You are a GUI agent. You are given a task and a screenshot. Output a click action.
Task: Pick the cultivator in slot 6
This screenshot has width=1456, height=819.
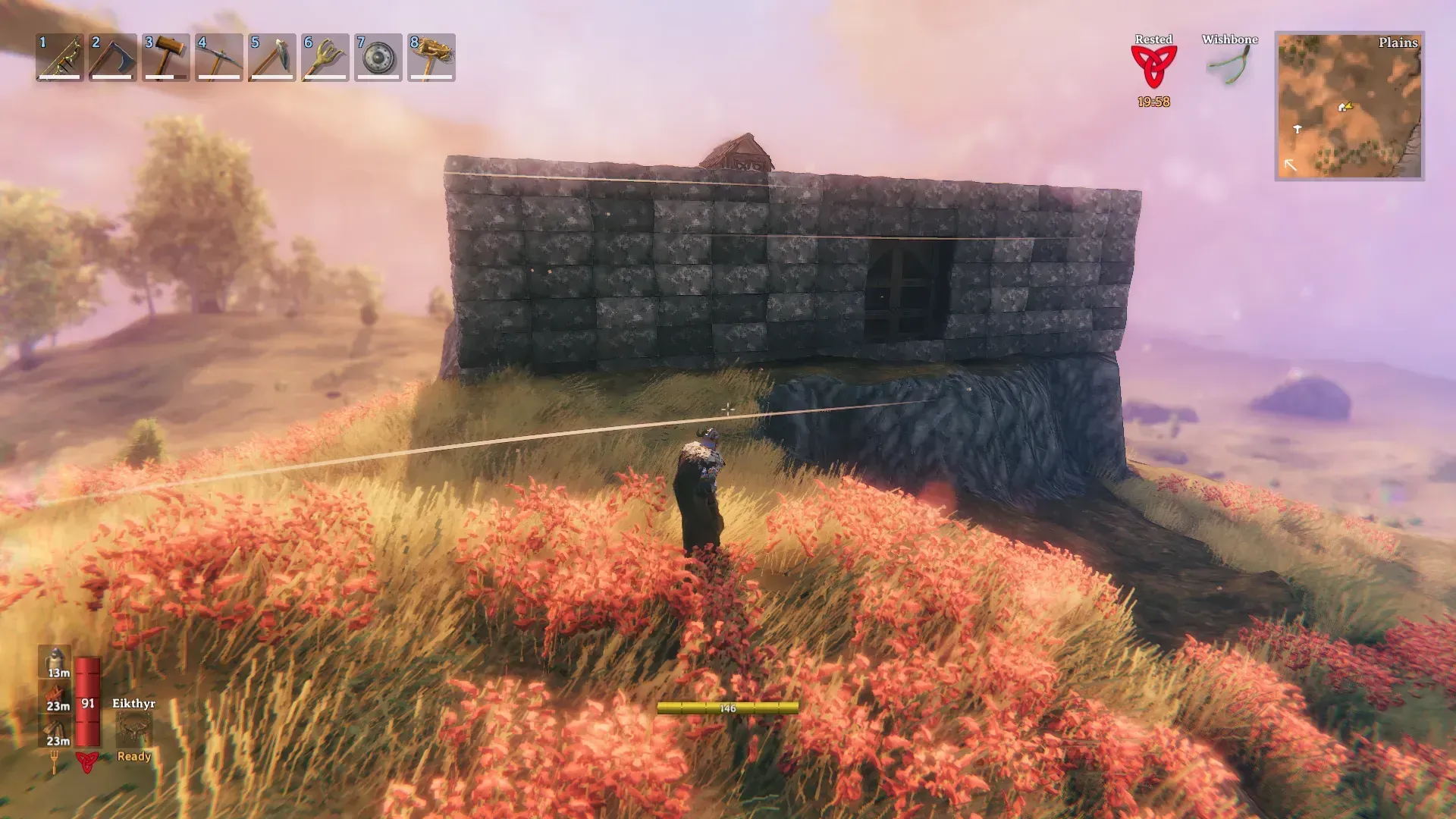[x=325, y=57]
